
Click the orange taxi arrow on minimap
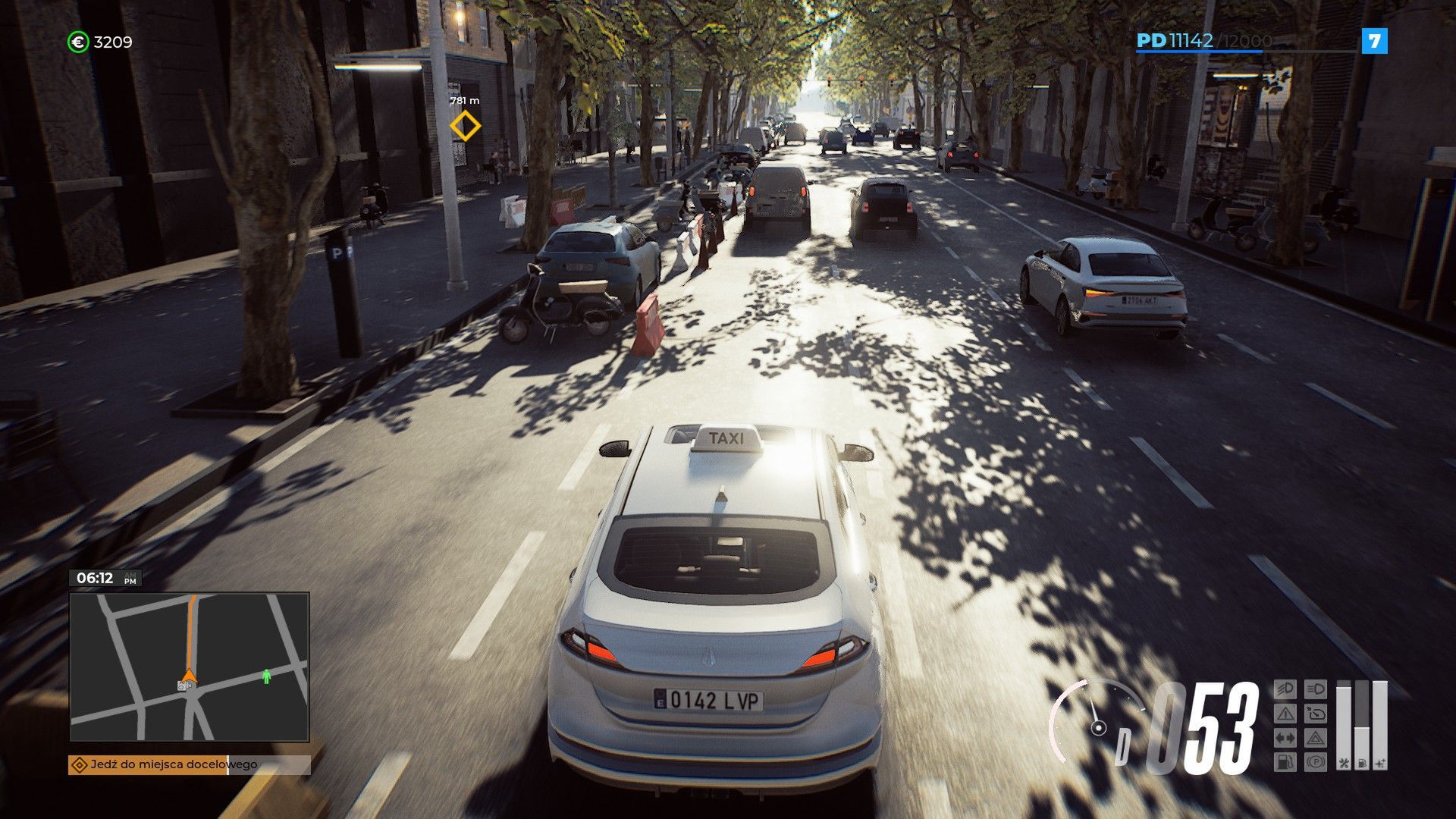coord(189,673)
